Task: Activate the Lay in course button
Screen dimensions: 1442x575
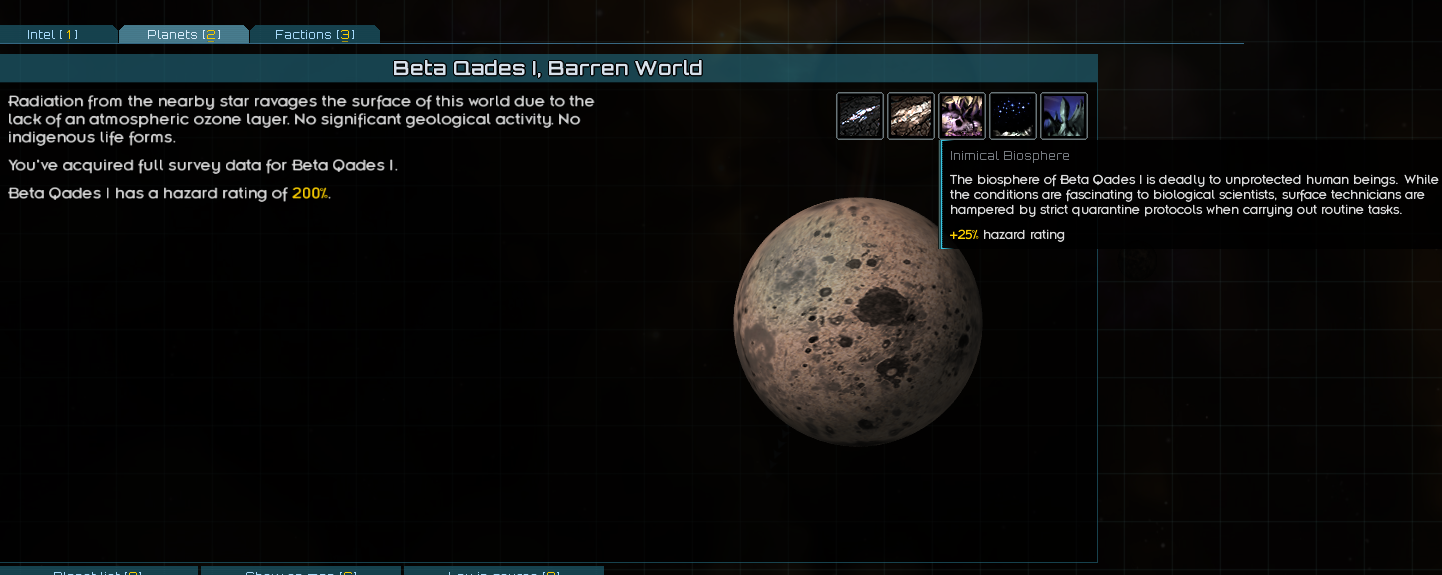Action: coord(503,571)
